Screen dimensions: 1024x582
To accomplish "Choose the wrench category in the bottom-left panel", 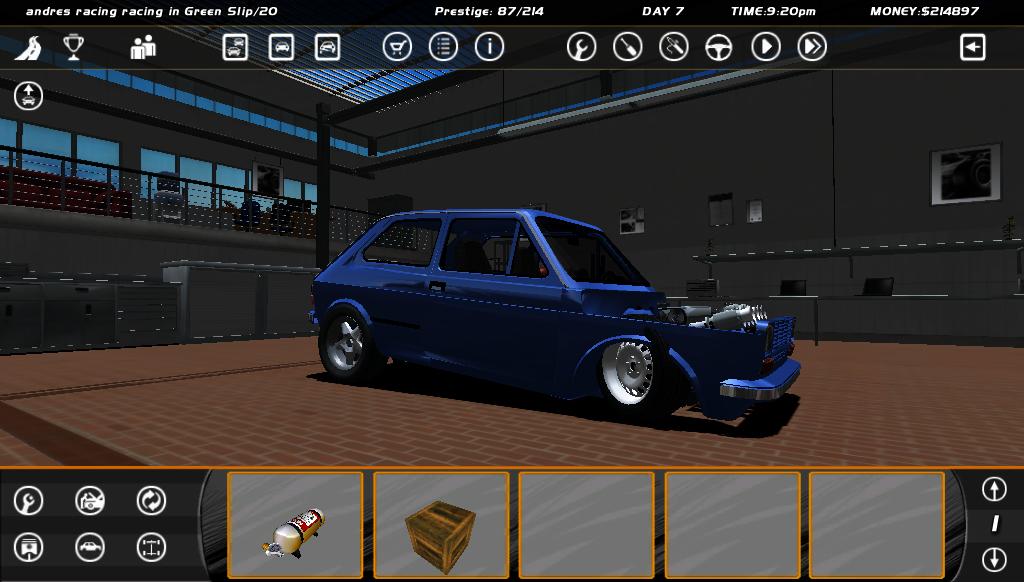I will click(29, 500).
